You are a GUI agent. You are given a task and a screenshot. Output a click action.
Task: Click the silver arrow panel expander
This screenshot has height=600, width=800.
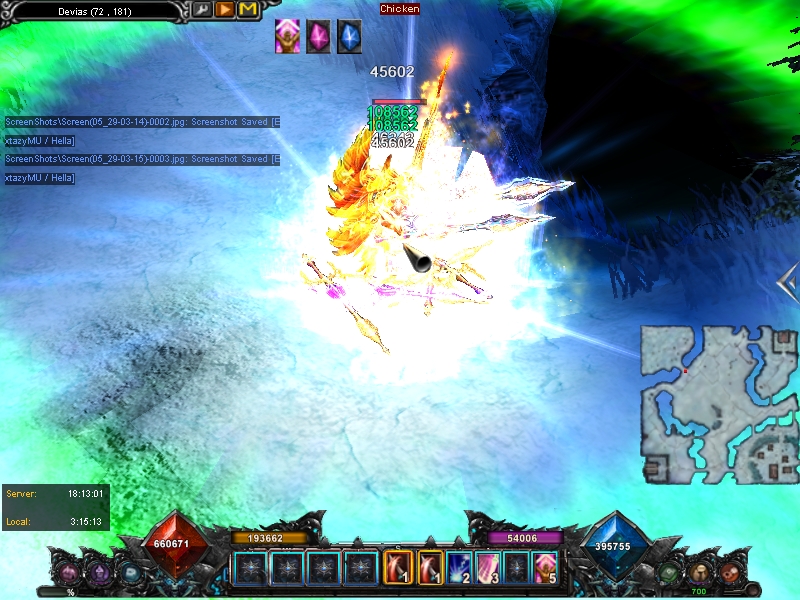click(787, 284)
